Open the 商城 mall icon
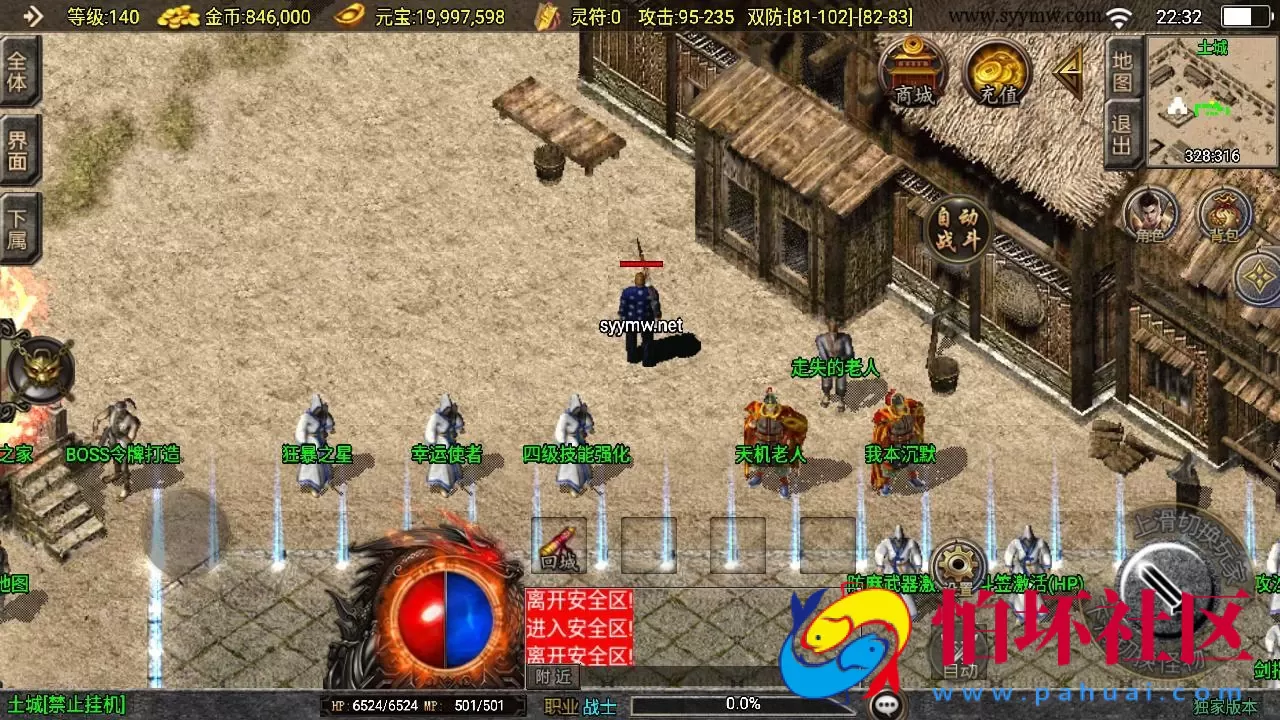This screenshot has width=1280, height=720. tap(915, 72)
